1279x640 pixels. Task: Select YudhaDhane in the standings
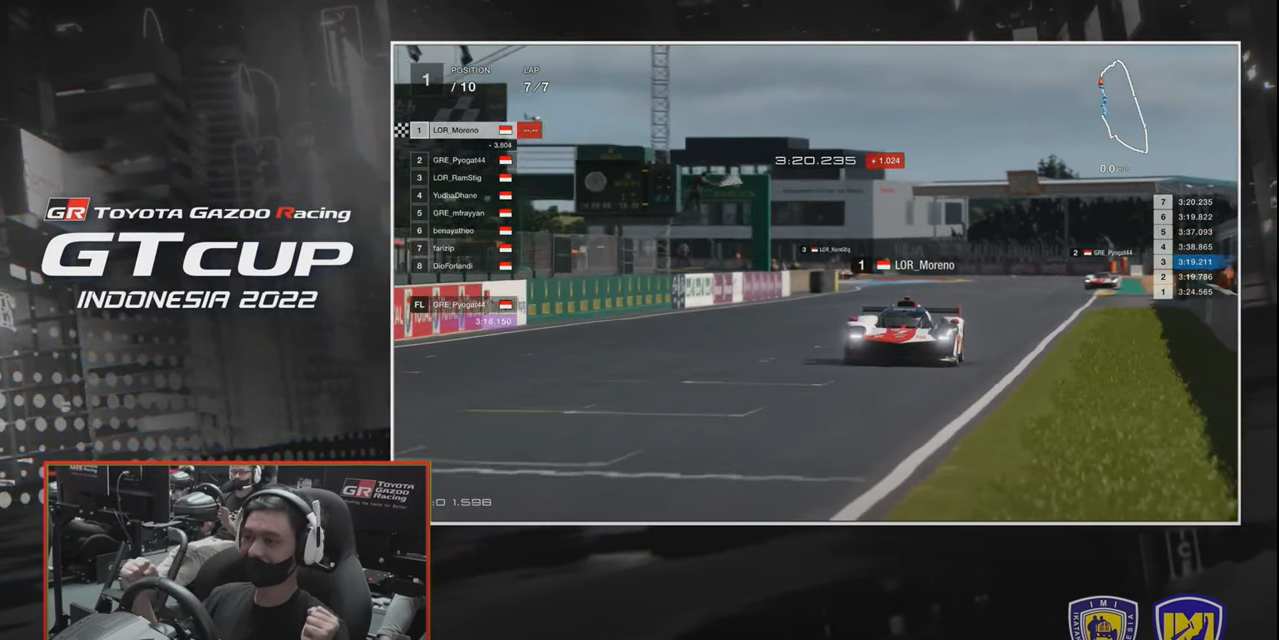tap(461, 195)
